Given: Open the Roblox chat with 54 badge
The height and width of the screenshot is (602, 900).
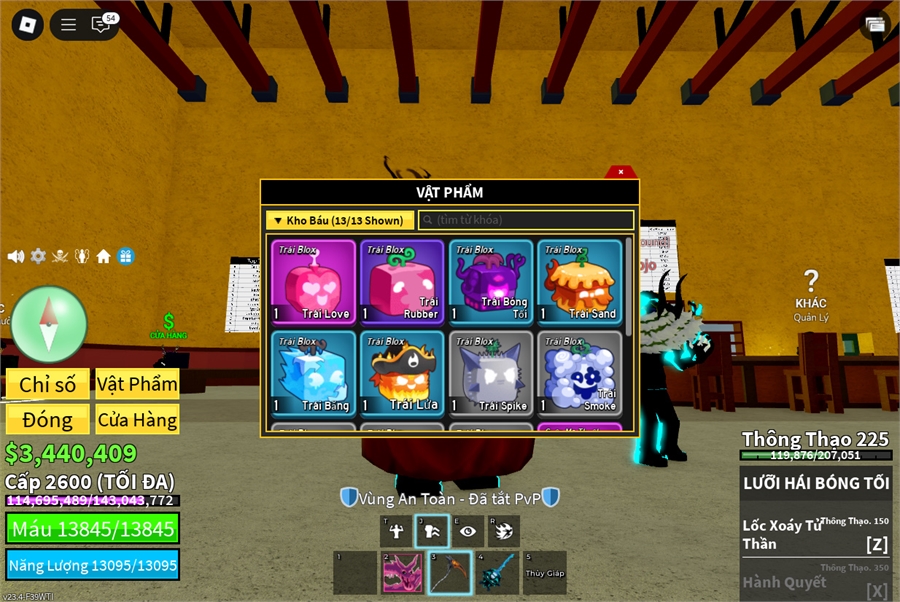Looking at the screenshot, I should point(101,25).
